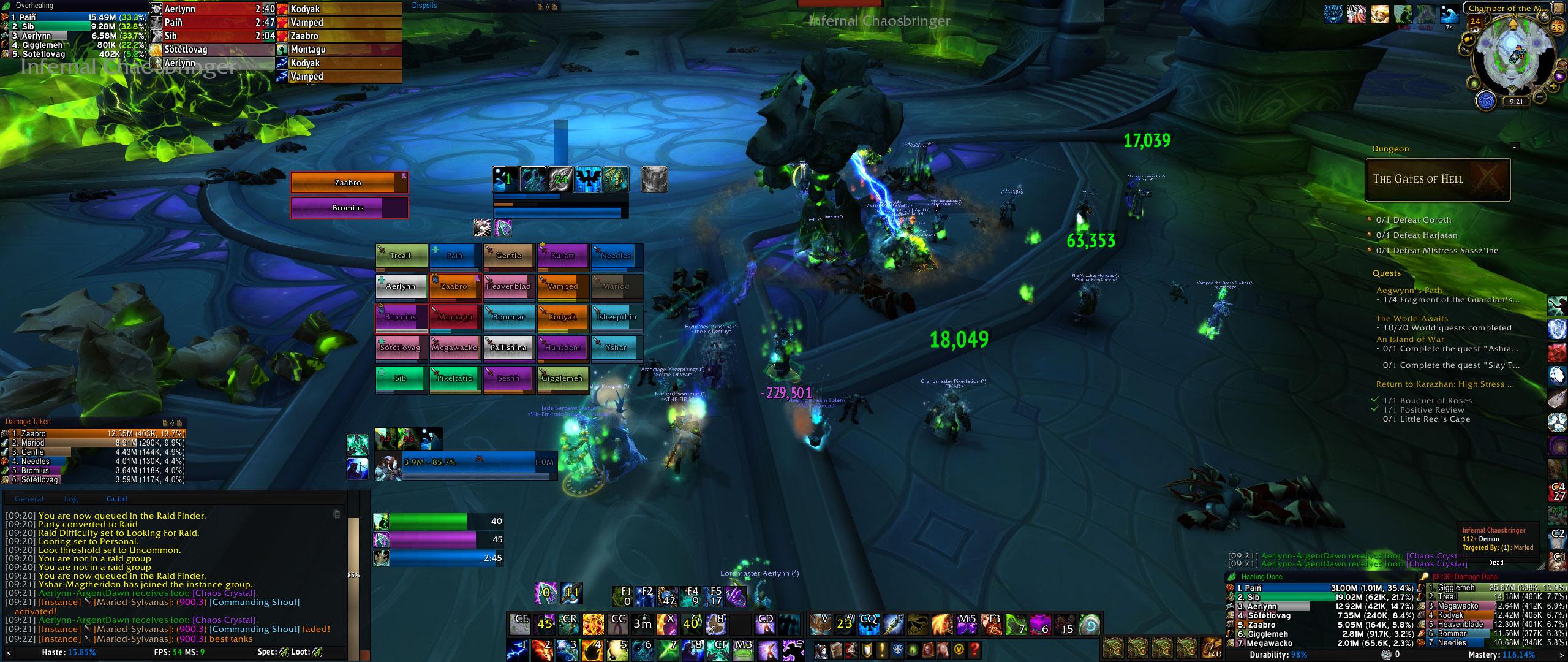Image resolution: width=1568 pixels, height=662 pixels.
Task: Open the calendar button showing 29
Action: tap(1557, 27)
